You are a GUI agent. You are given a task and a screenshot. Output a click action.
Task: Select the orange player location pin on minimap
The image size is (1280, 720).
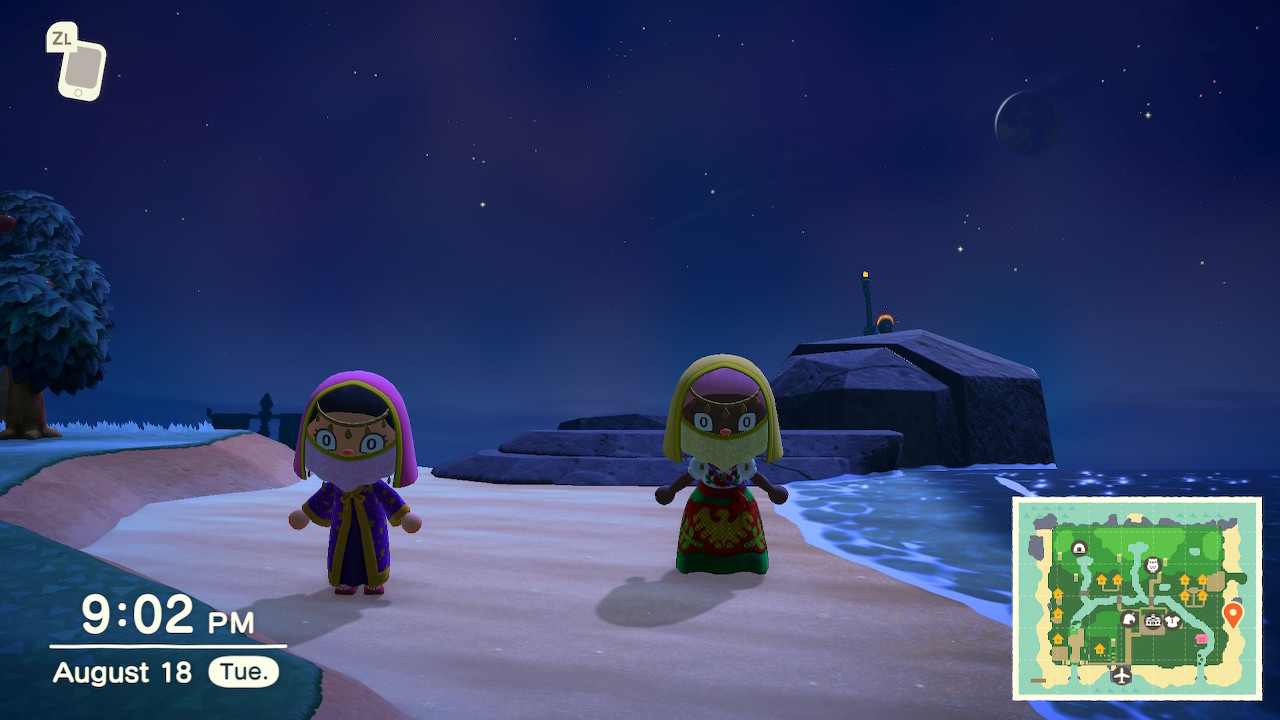pyautogui.click(x=1232, y=613)
